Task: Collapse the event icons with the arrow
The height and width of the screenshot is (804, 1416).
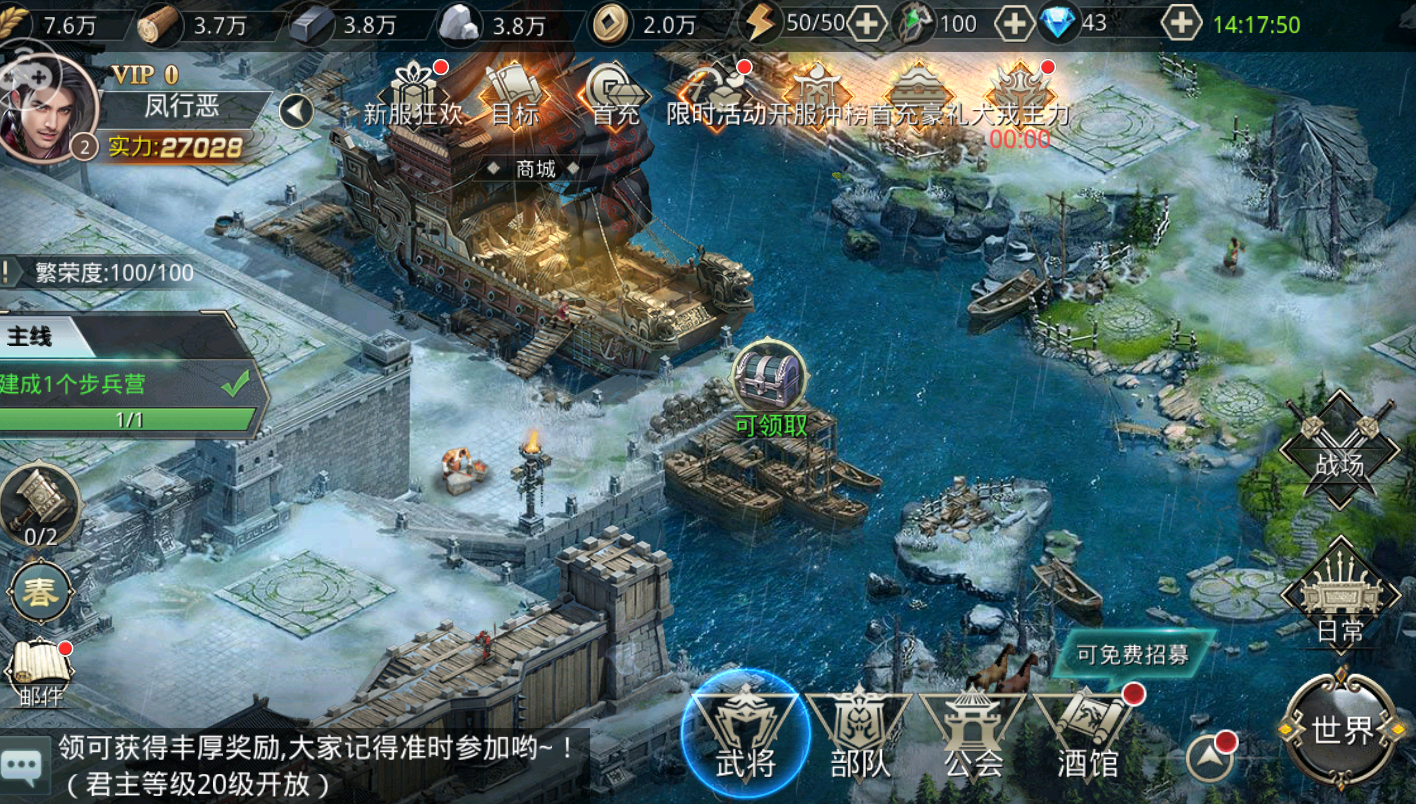Action: click(x=296, y=110)
